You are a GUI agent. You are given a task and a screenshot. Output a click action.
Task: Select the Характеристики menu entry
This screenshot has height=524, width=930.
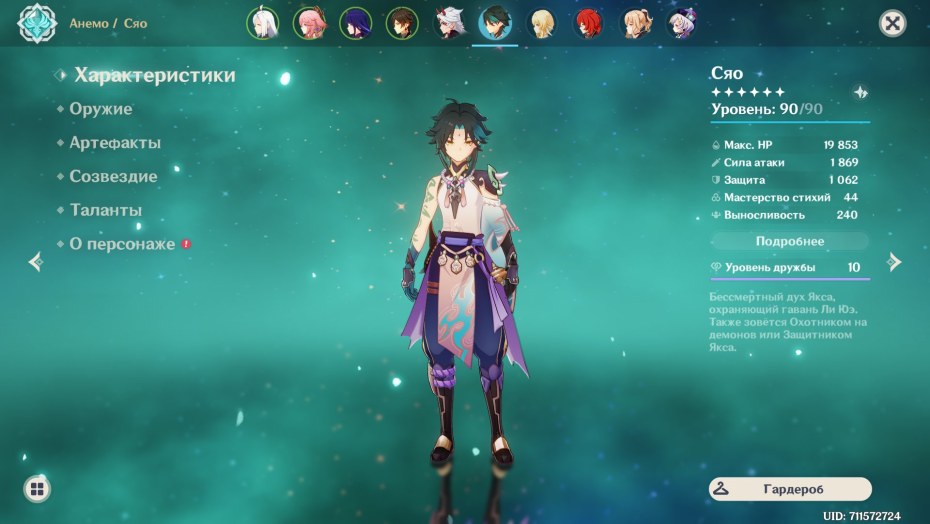click(x=155, y=75)
